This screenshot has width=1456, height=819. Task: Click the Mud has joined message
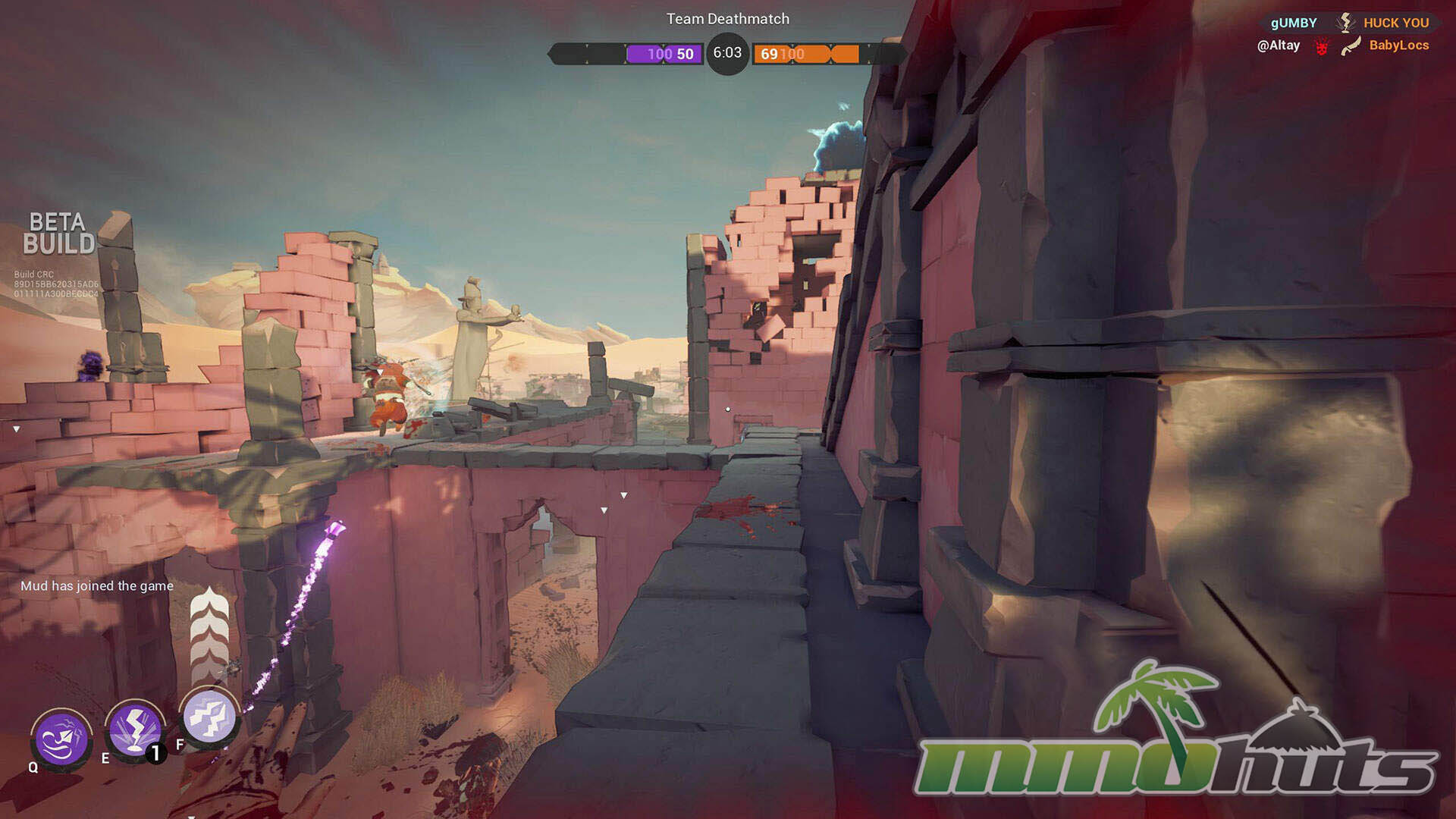(x=97, y=585)
